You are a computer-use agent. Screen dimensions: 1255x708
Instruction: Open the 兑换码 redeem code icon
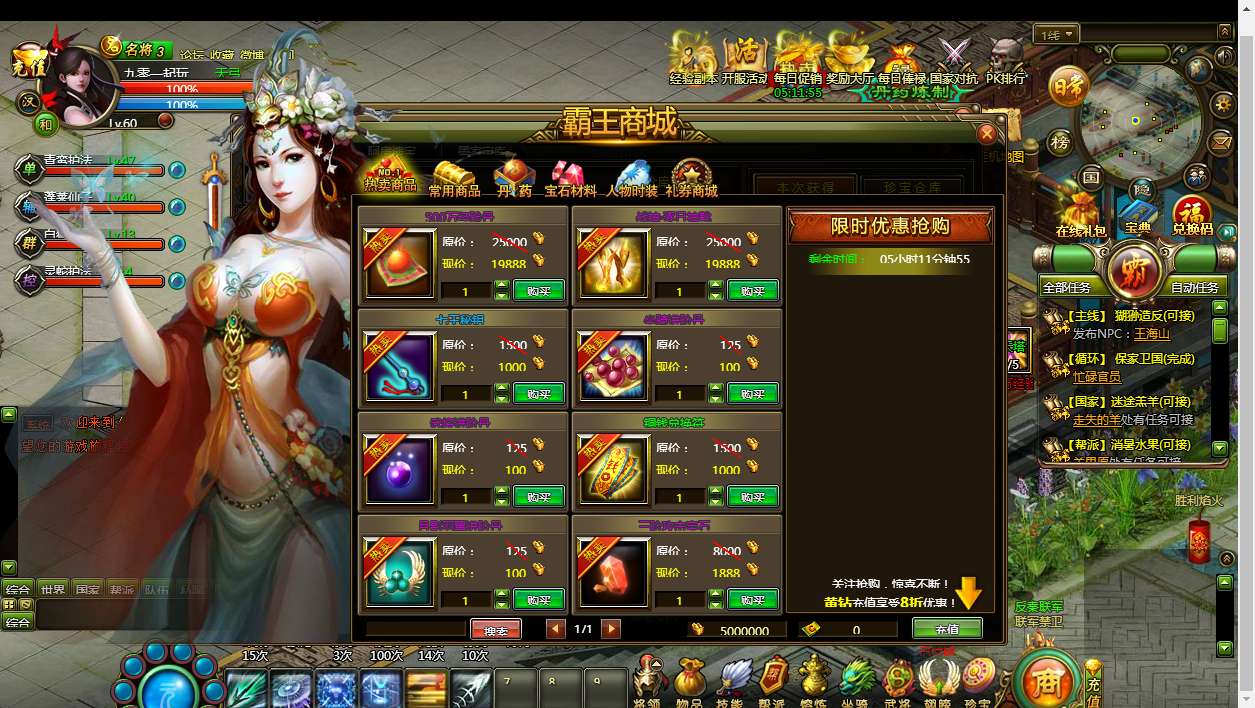[x=1191, y=217]
